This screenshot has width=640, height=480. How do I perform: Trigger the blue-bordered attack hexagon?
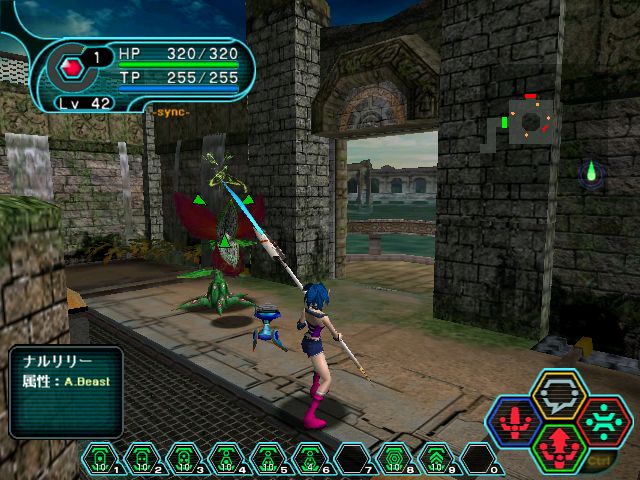pos(515,421)
